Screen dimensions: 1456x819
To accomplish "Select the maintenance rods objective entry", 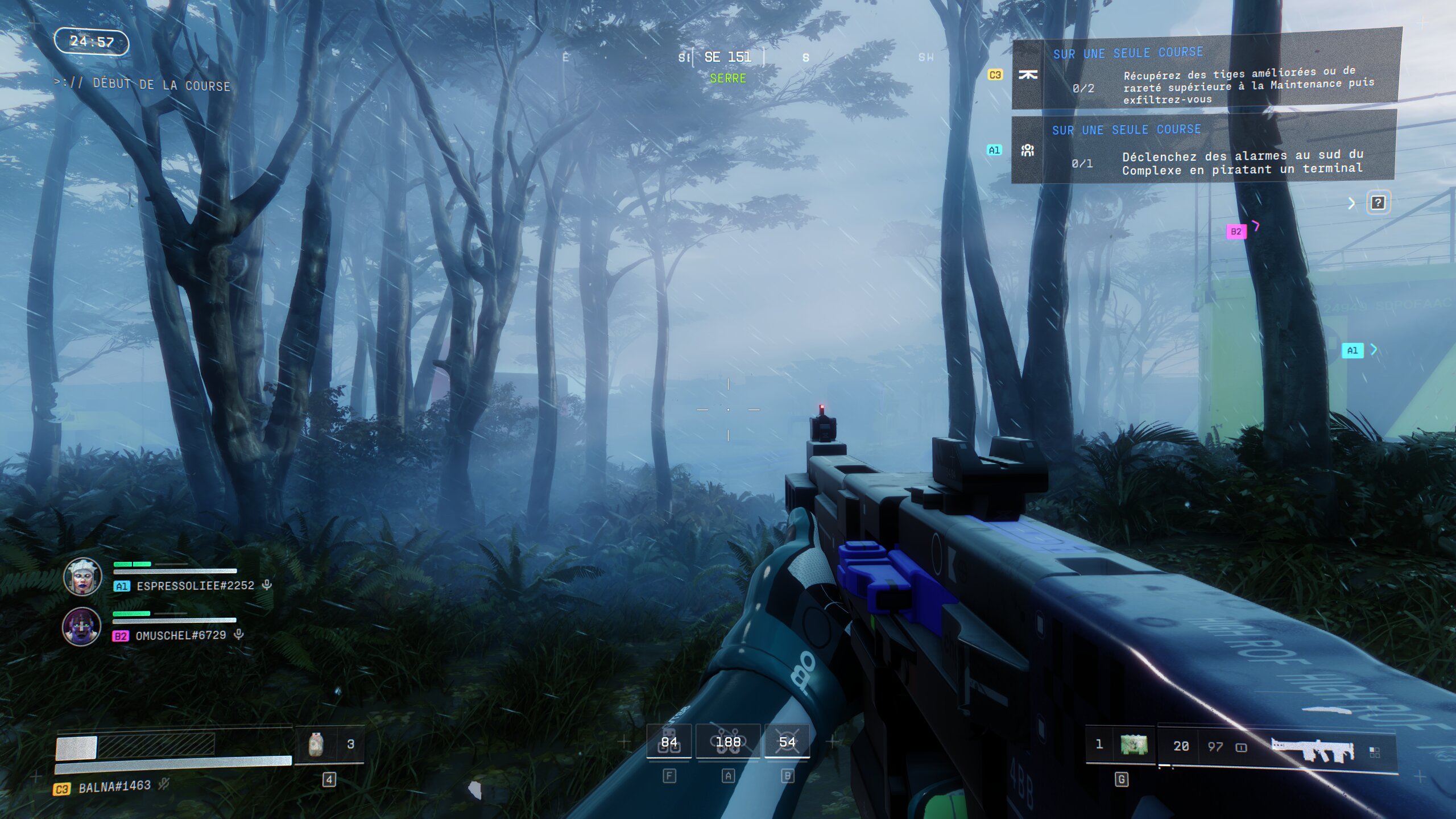I will 1206,75.
